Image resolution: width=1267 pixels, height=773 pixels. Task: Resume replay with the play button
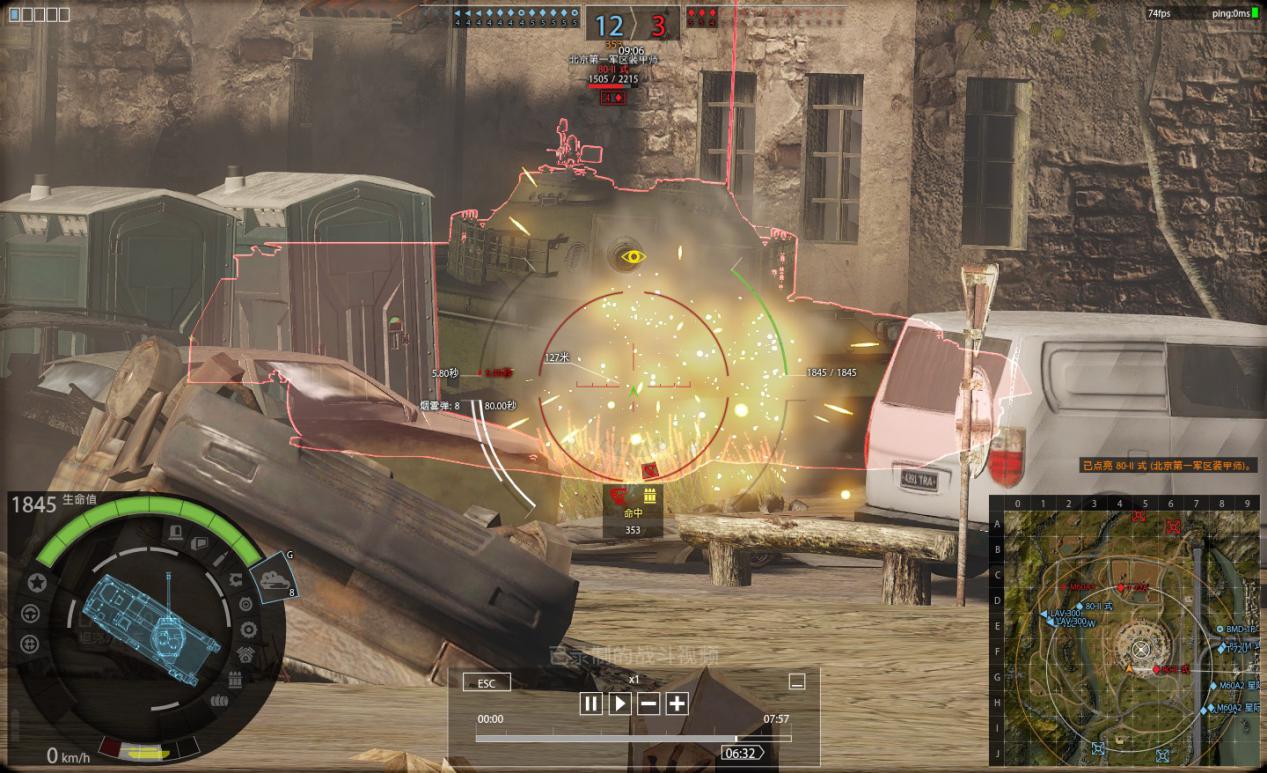(x=620, y=703)
